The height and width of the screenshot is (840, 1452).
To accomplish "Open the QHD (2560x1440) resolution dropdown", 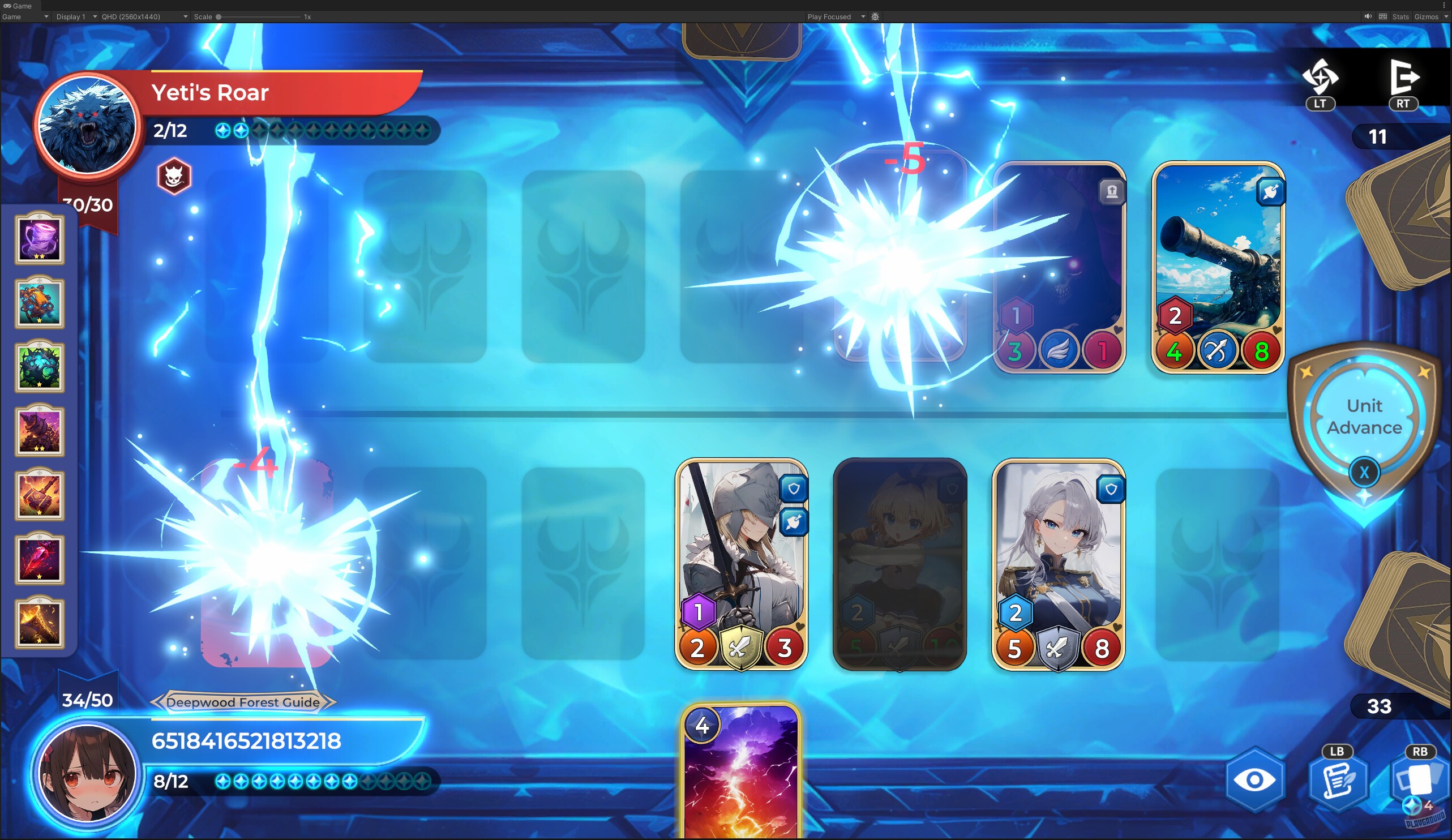I will 143,16.
